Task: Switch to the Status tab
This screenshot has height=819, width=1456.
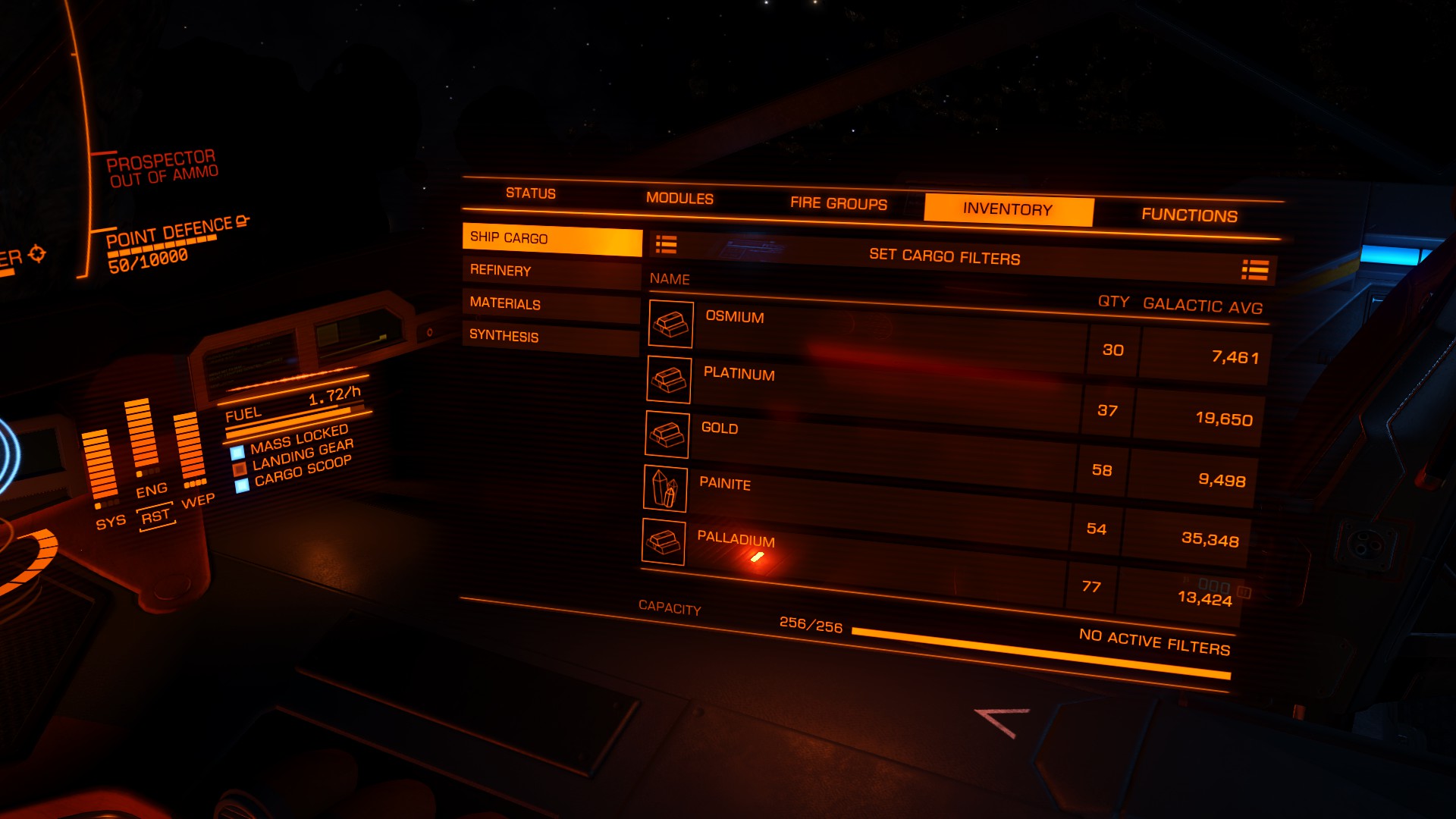Action: coord(531,193)
